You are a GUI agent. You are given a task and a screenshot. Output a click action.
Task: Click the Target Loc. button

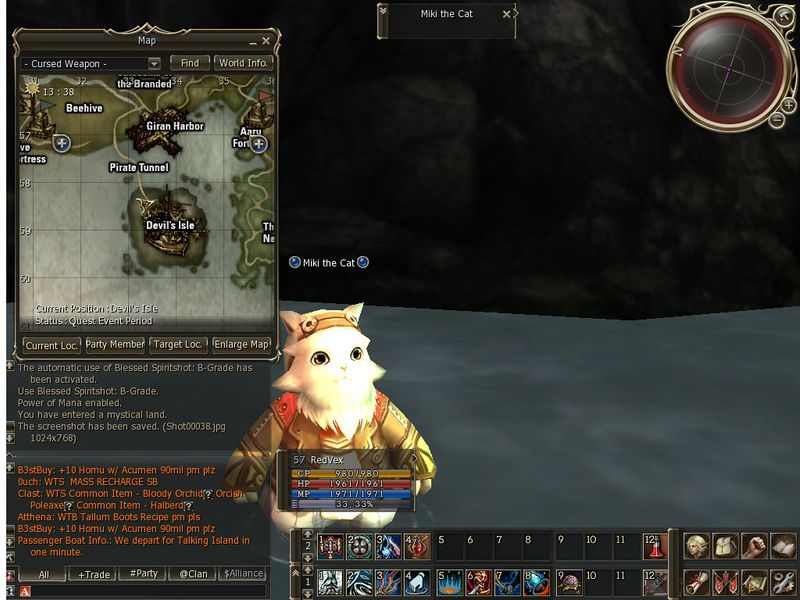coord(178,345)
